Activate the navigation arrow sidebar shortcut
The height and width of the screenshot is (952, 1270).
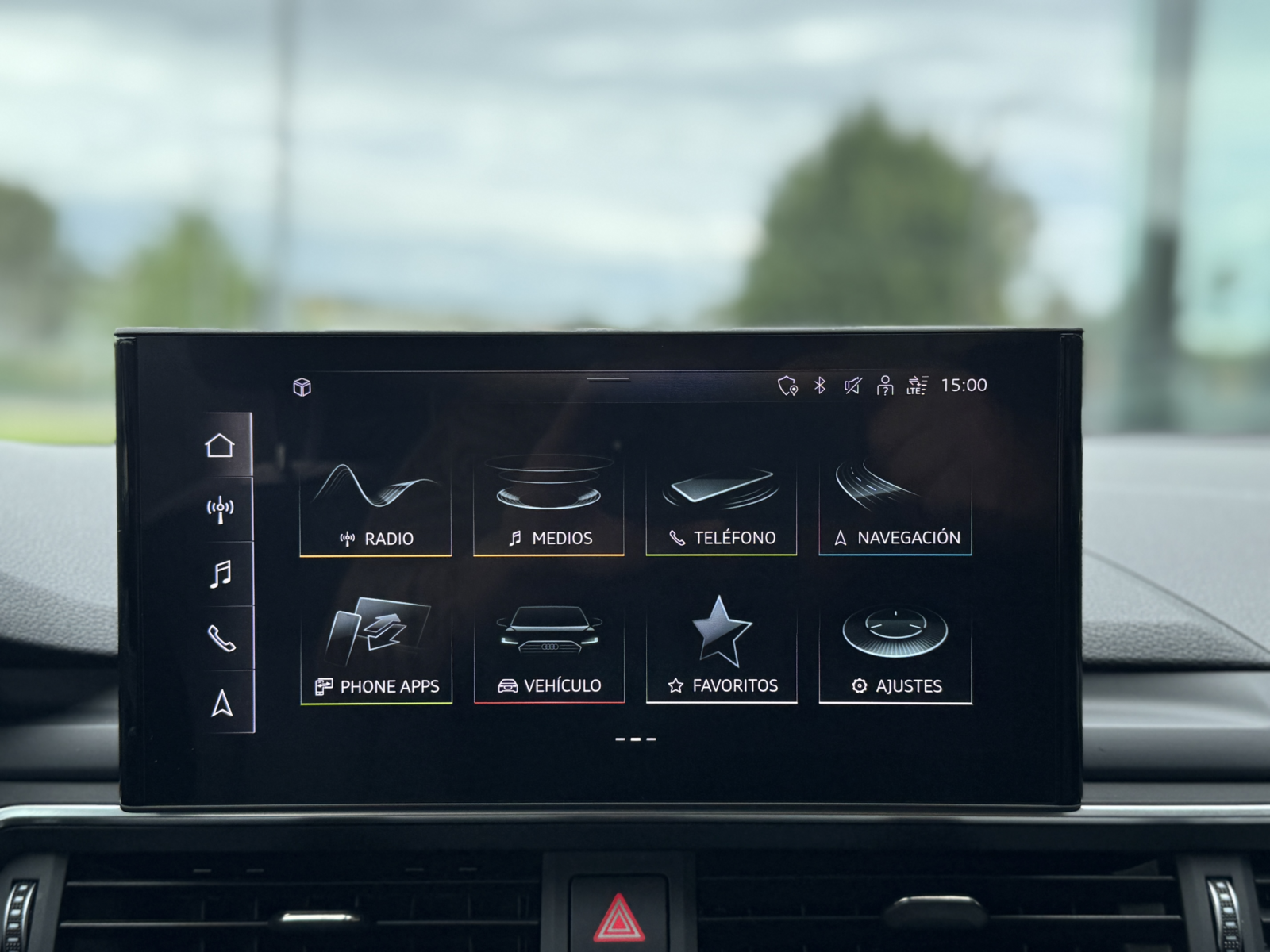221,703
